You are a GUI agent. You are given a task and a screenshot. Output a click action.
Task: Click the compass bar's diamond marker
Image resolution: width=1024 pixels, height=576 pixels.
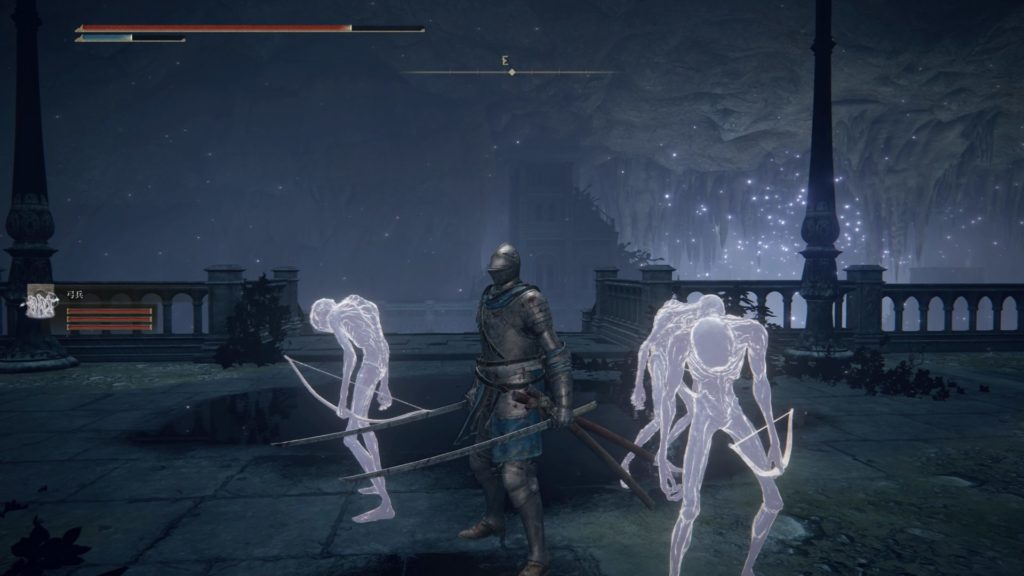pyautogui.click(x=512, y=72)
